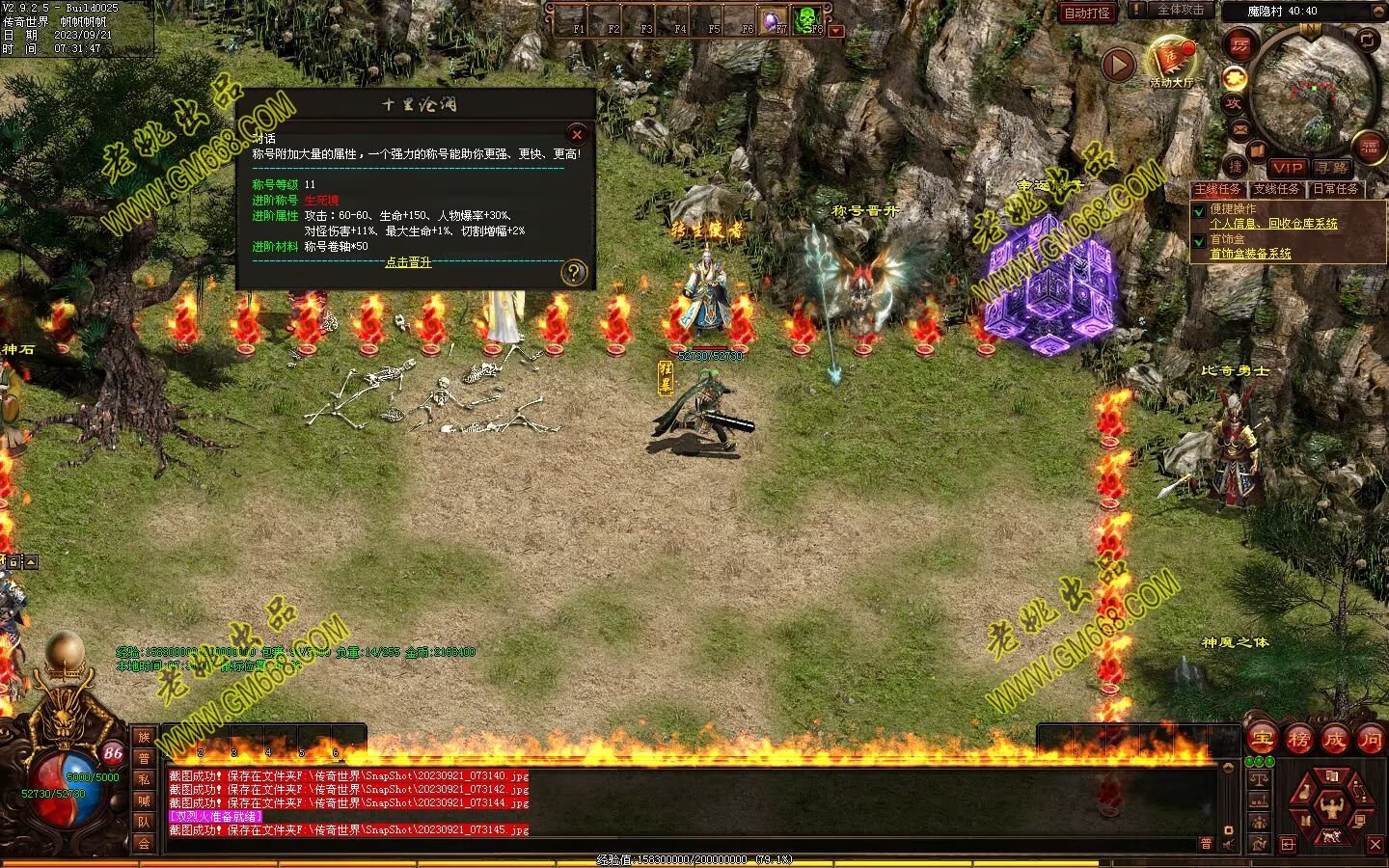Open the 榜 ranking round button
This screenshot has width=1389, height=868.
pyautogui.click(x=1298, y=740)
